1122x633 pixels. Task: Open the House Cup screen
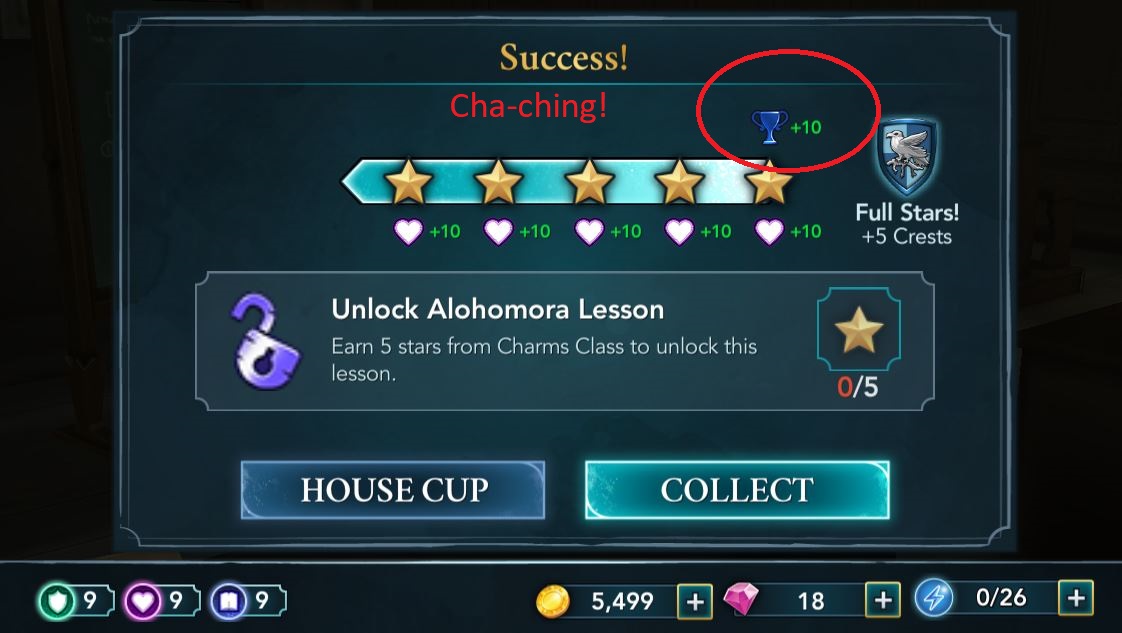tap(393, 490)
